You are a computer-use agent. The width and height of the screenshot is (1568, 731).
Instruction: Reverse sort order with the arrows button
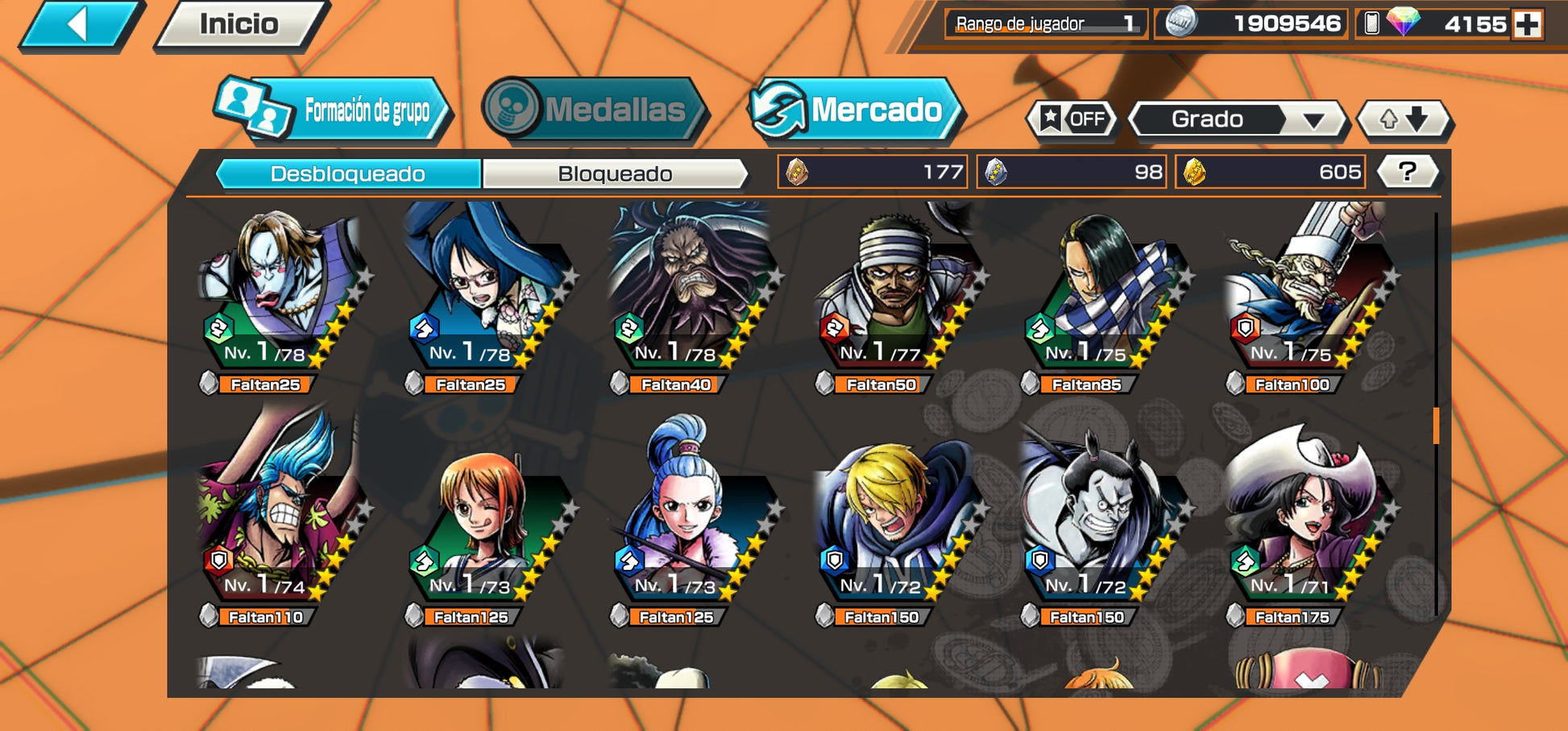pos(1404,119)
